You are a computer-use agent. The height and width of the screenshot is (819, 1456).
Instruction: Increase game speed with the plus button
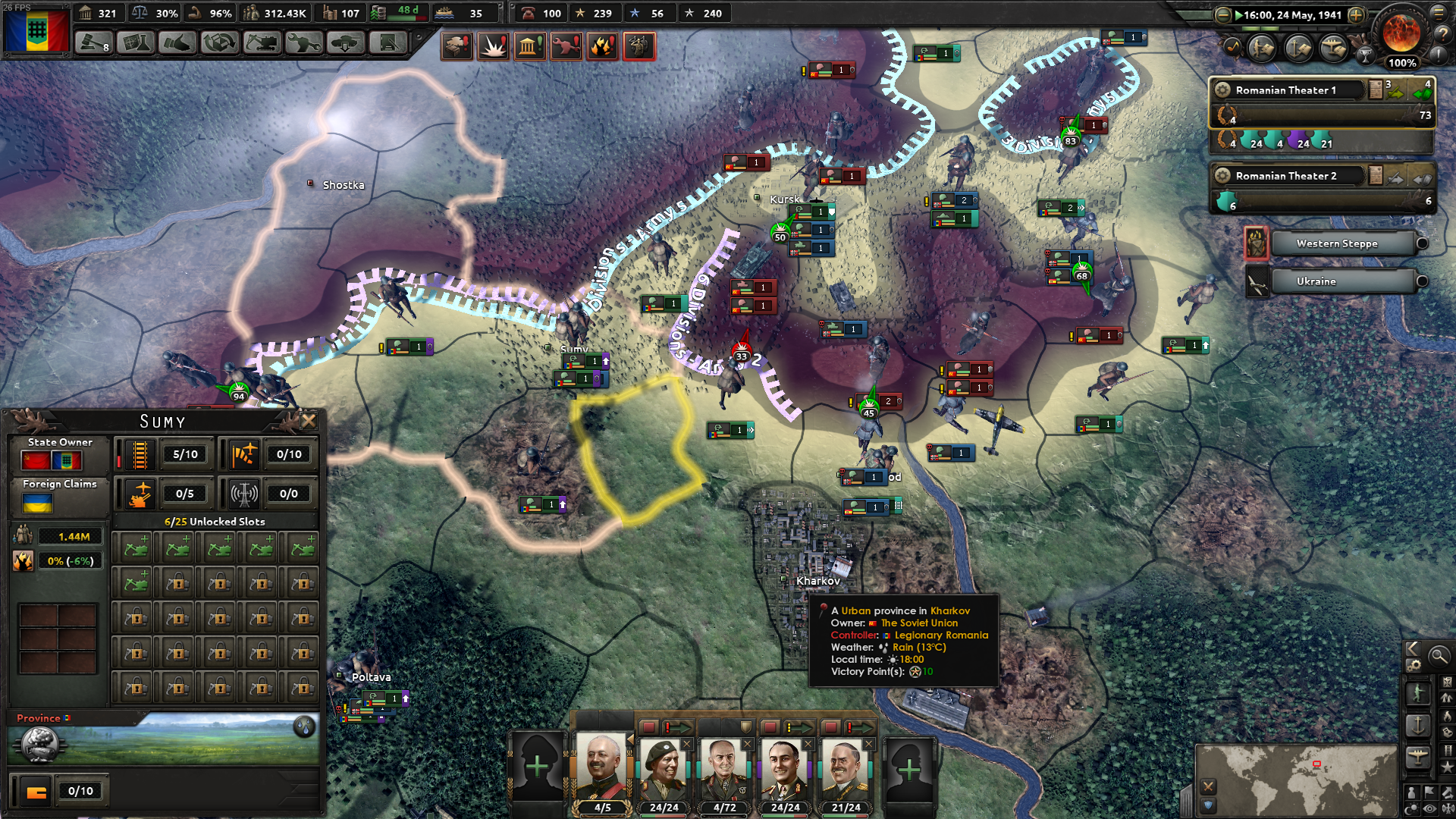click(1356, 14)
